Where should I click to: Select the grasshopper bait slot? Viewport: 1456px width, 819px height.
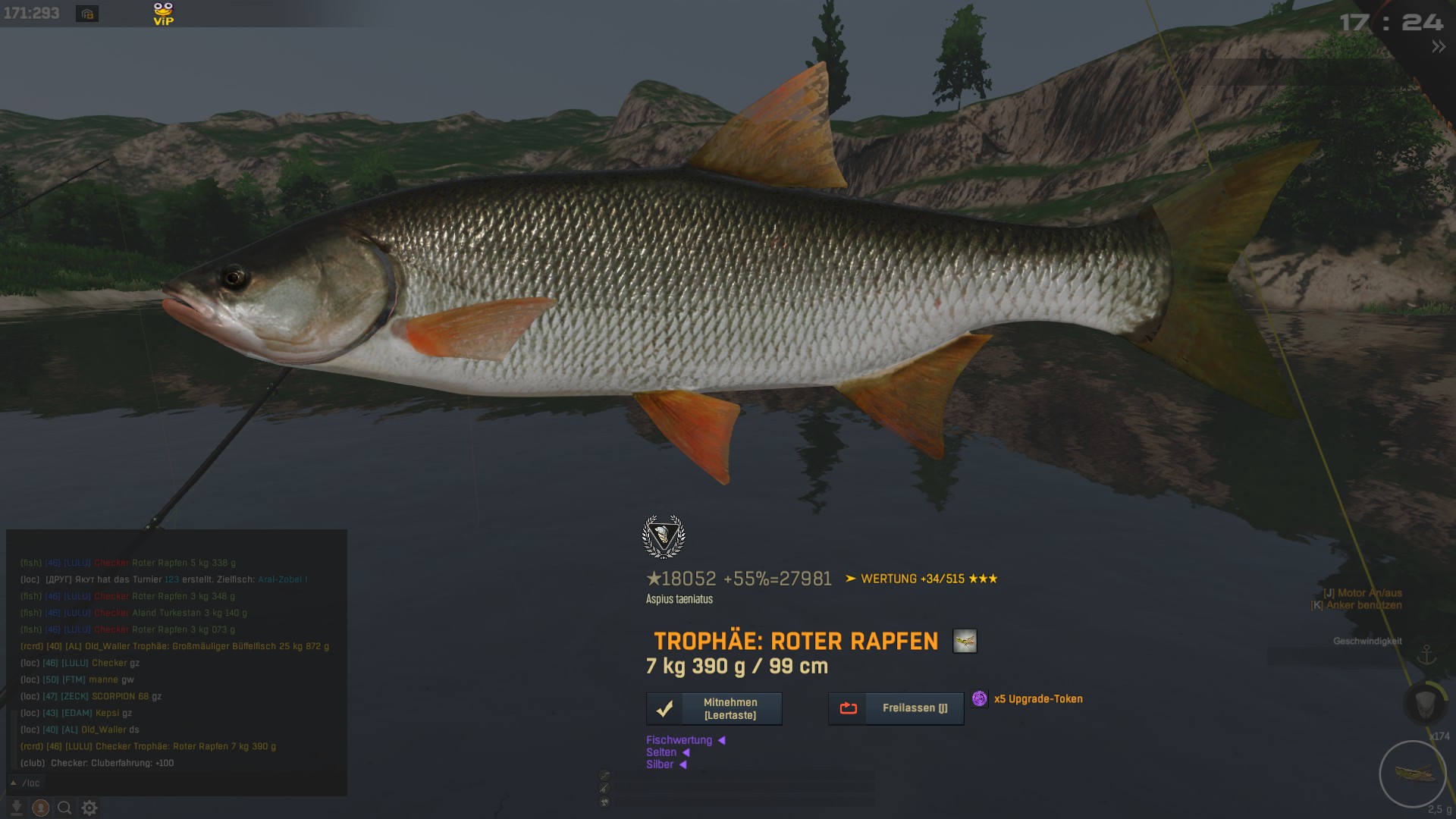click(x=1412, y=773)
